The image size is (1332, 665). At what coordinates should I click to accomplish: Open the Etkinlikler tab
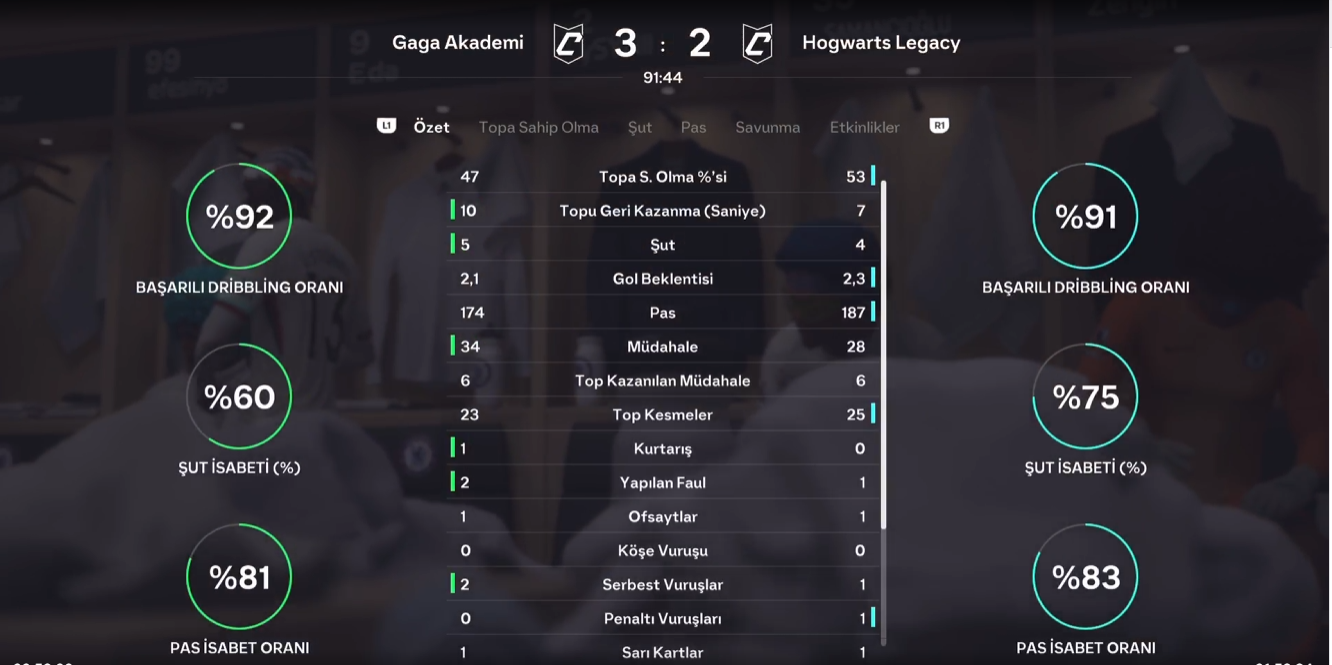[x=864, y=127]
